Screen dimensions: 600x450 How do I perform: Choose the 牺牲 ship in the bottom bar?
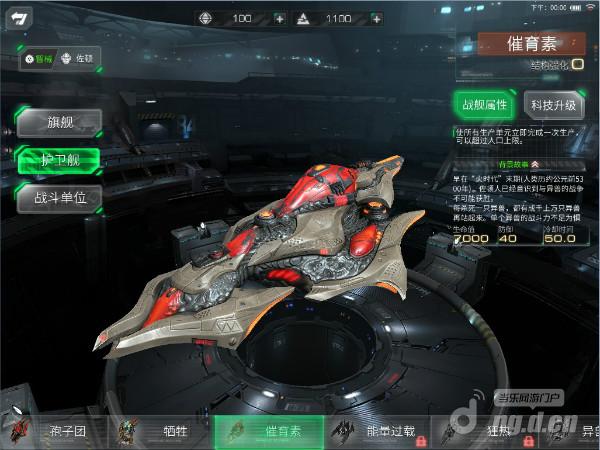coord(160,432)
